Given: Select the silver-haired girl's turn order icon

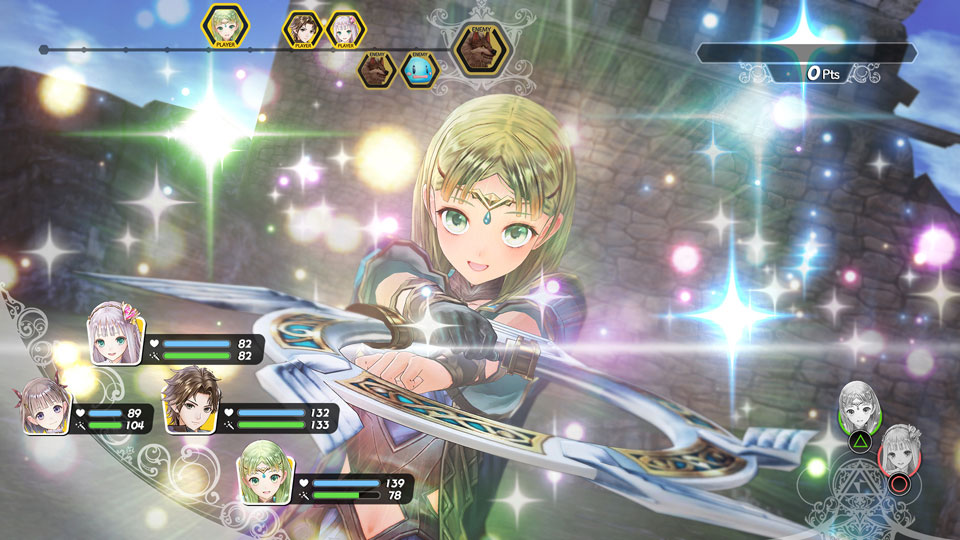Looking at the screenshot, I should [345, 30].
